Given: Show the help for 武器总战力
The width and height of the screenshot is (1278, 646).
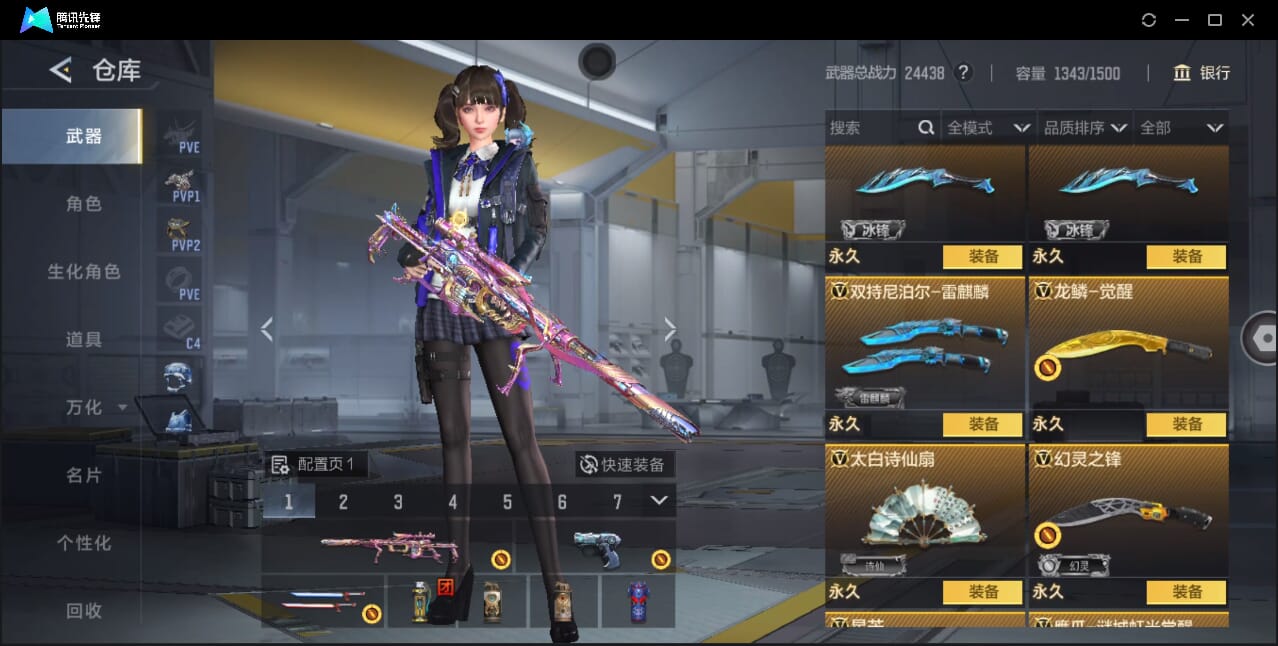Looking at the screenshot, I should (963, 73).
